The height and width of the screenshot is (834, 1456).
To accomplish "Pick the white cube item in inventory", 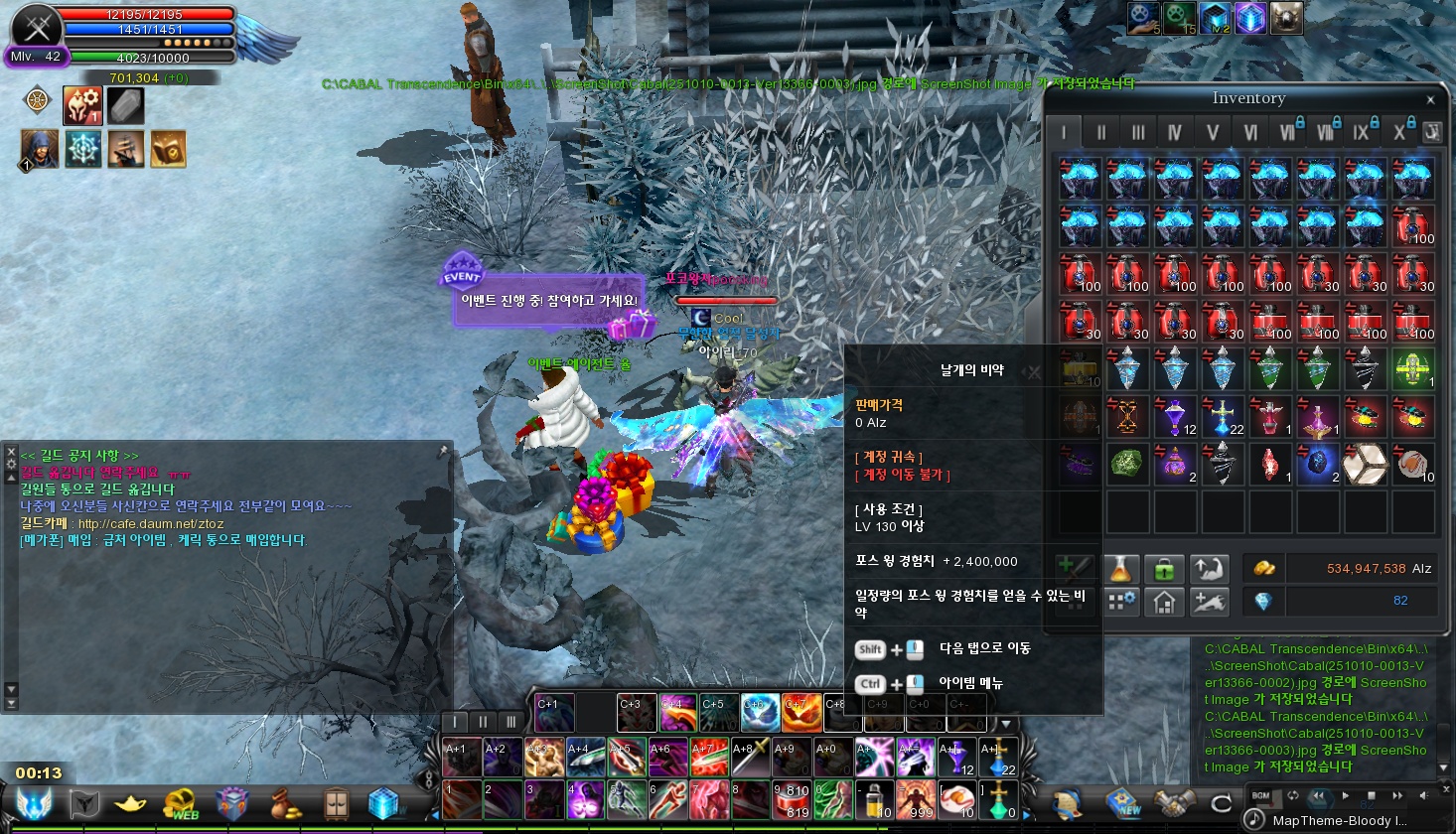I will 1365,465.
